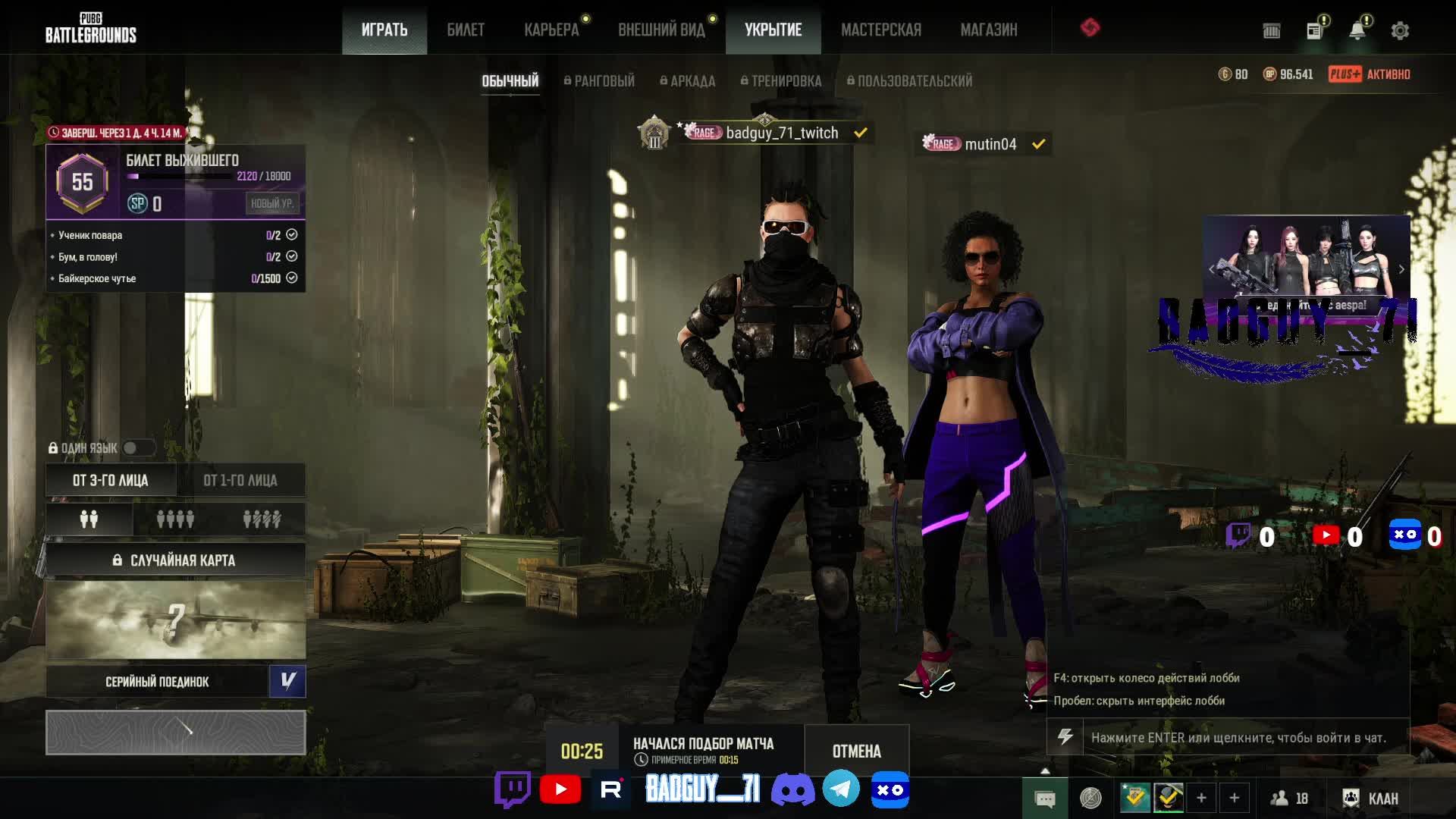This screenshot has width=1456, height=819.
Task: Cancel matchmaking with the ОТМЕНА button
Action: pos(856,751)
